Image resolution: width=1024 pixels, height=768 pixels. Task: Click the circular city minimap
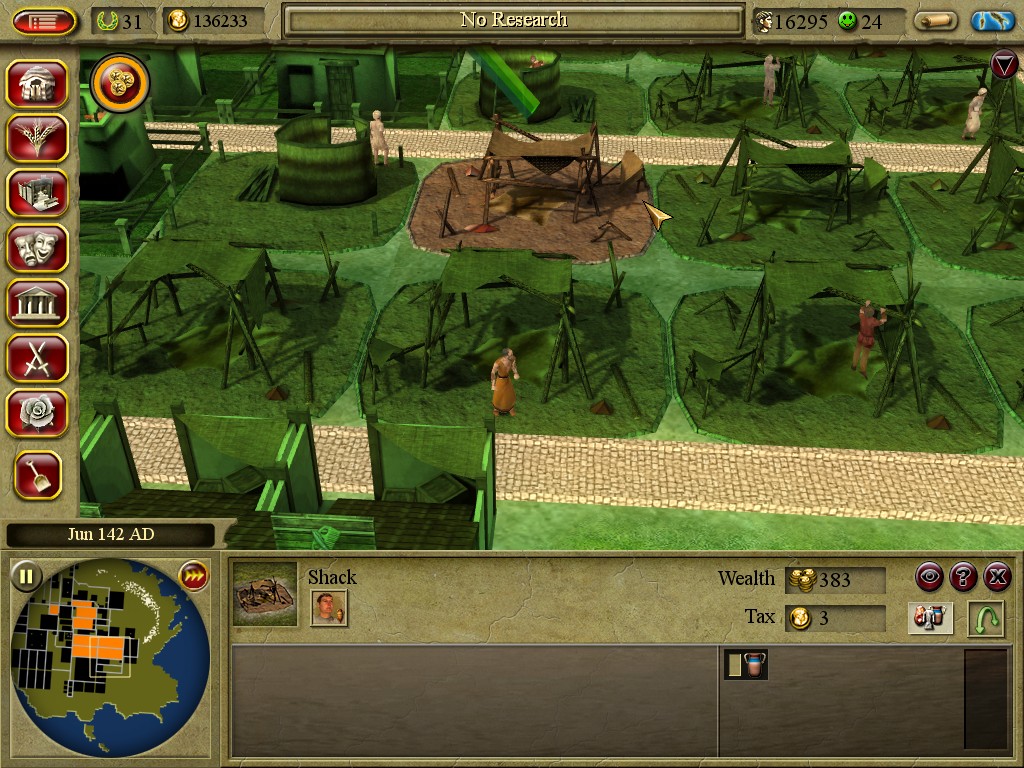[x=110, y=655]
